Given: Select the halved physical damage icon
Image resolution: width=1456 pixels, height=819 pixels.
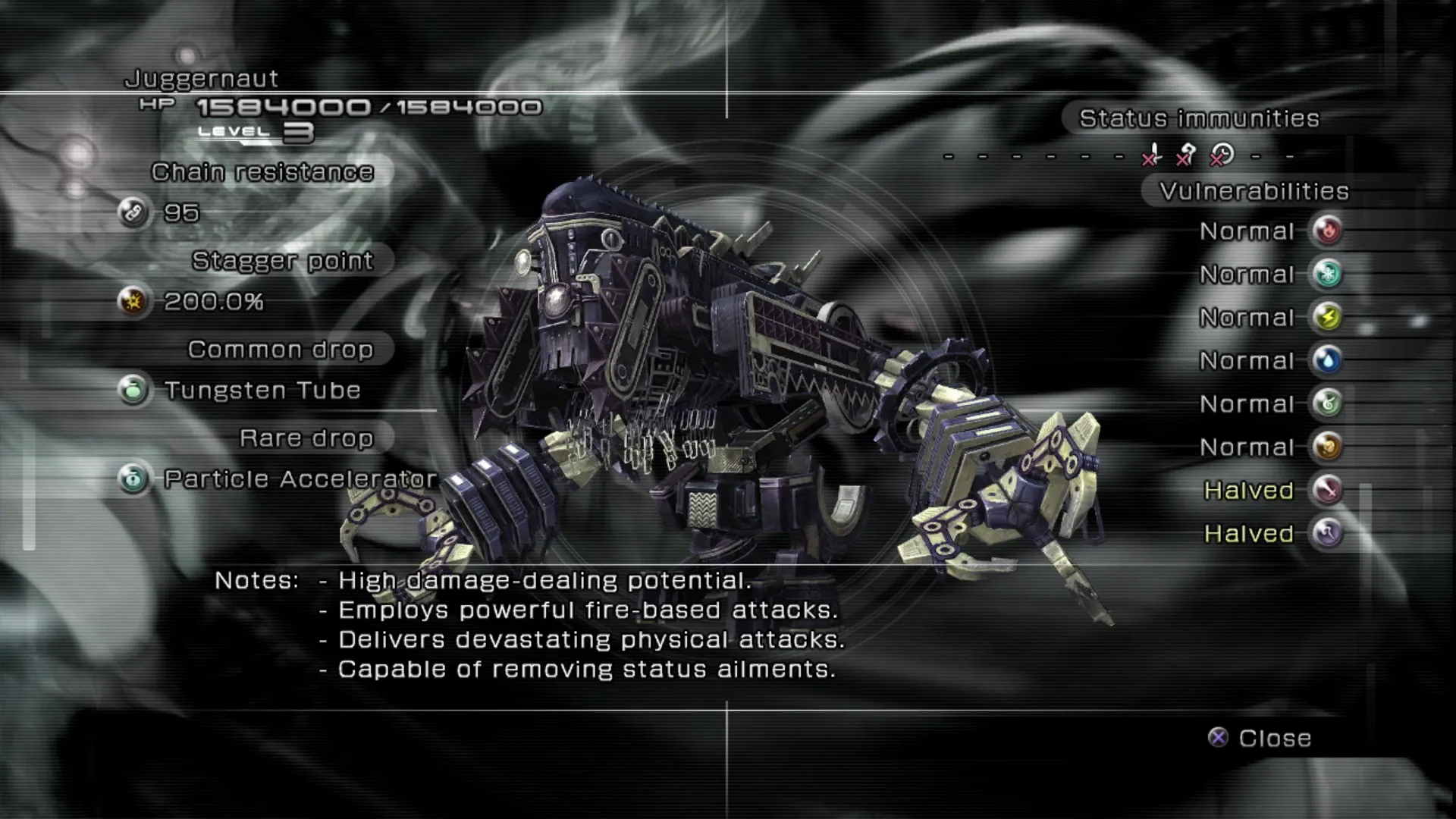Looking at the screenshot, I should tap(1327, 490).
